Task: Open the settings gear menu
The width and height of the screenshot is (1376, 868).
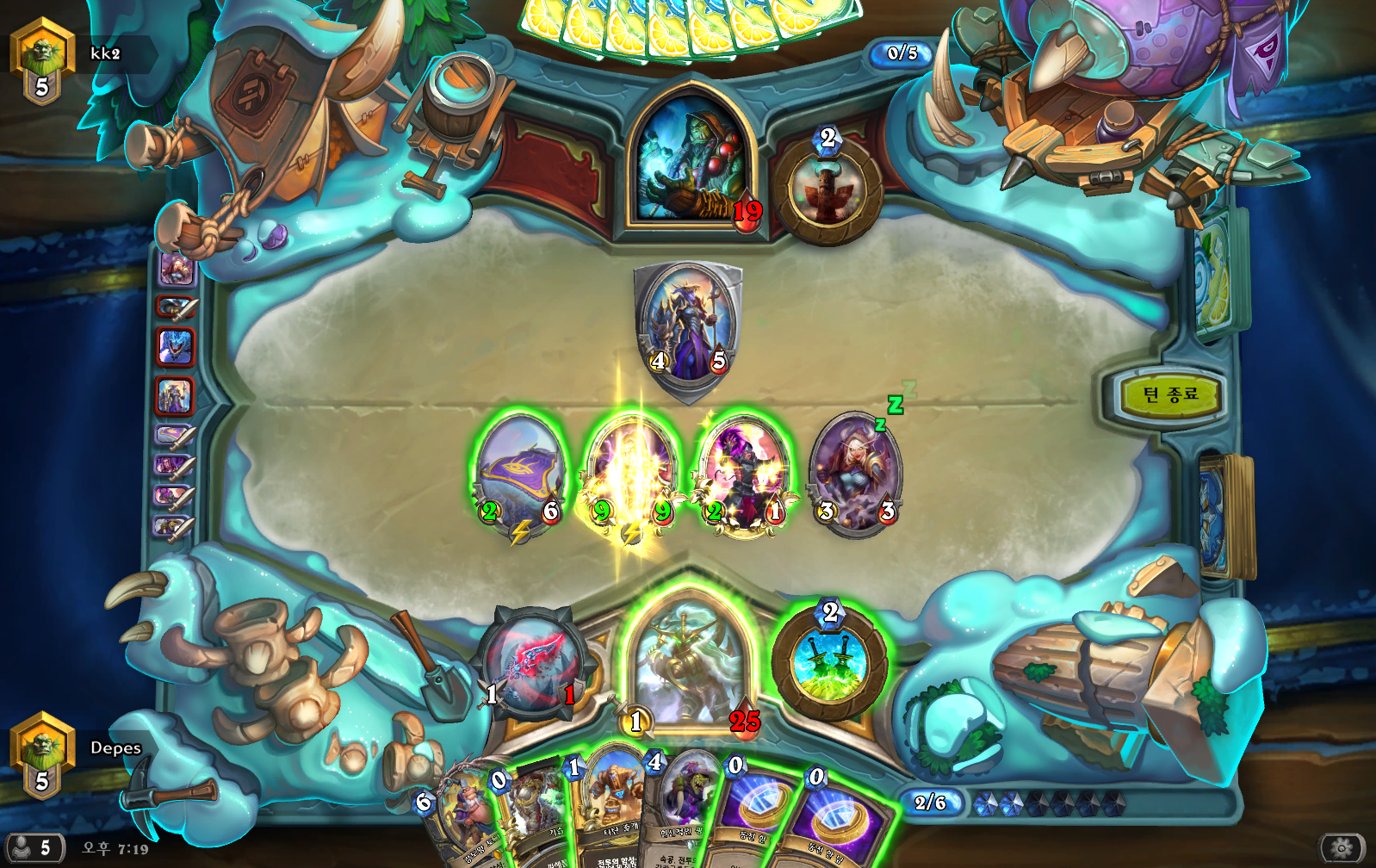Action: 1341,849
